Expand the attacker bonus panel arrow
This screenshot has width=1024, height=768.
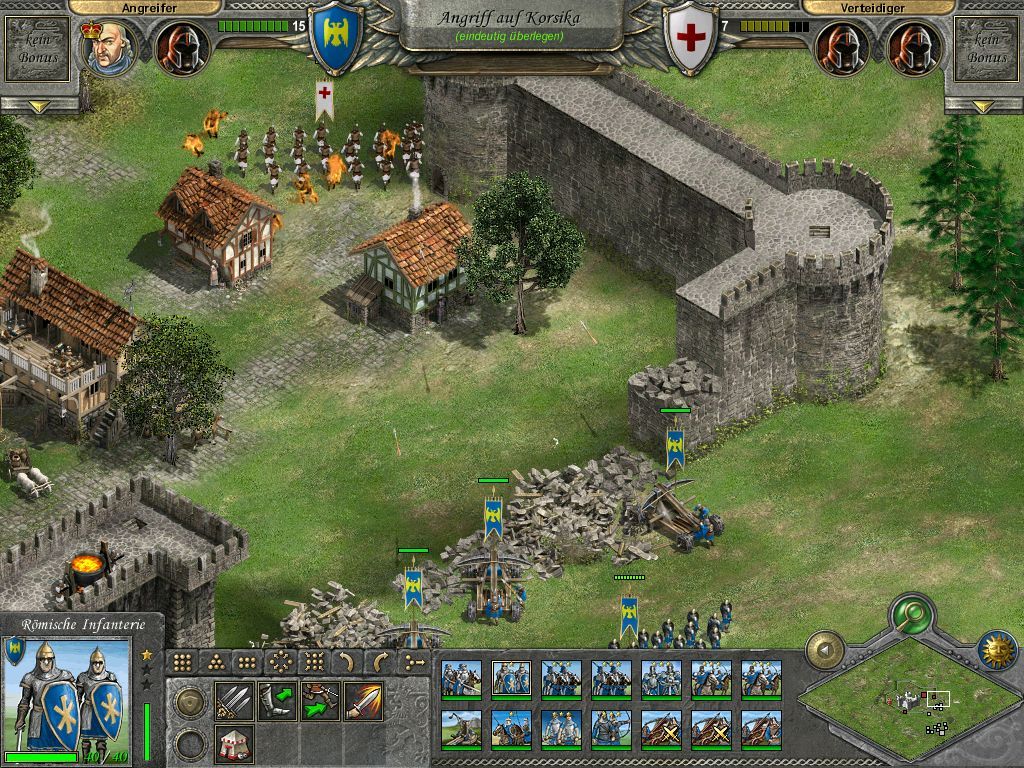40,106
